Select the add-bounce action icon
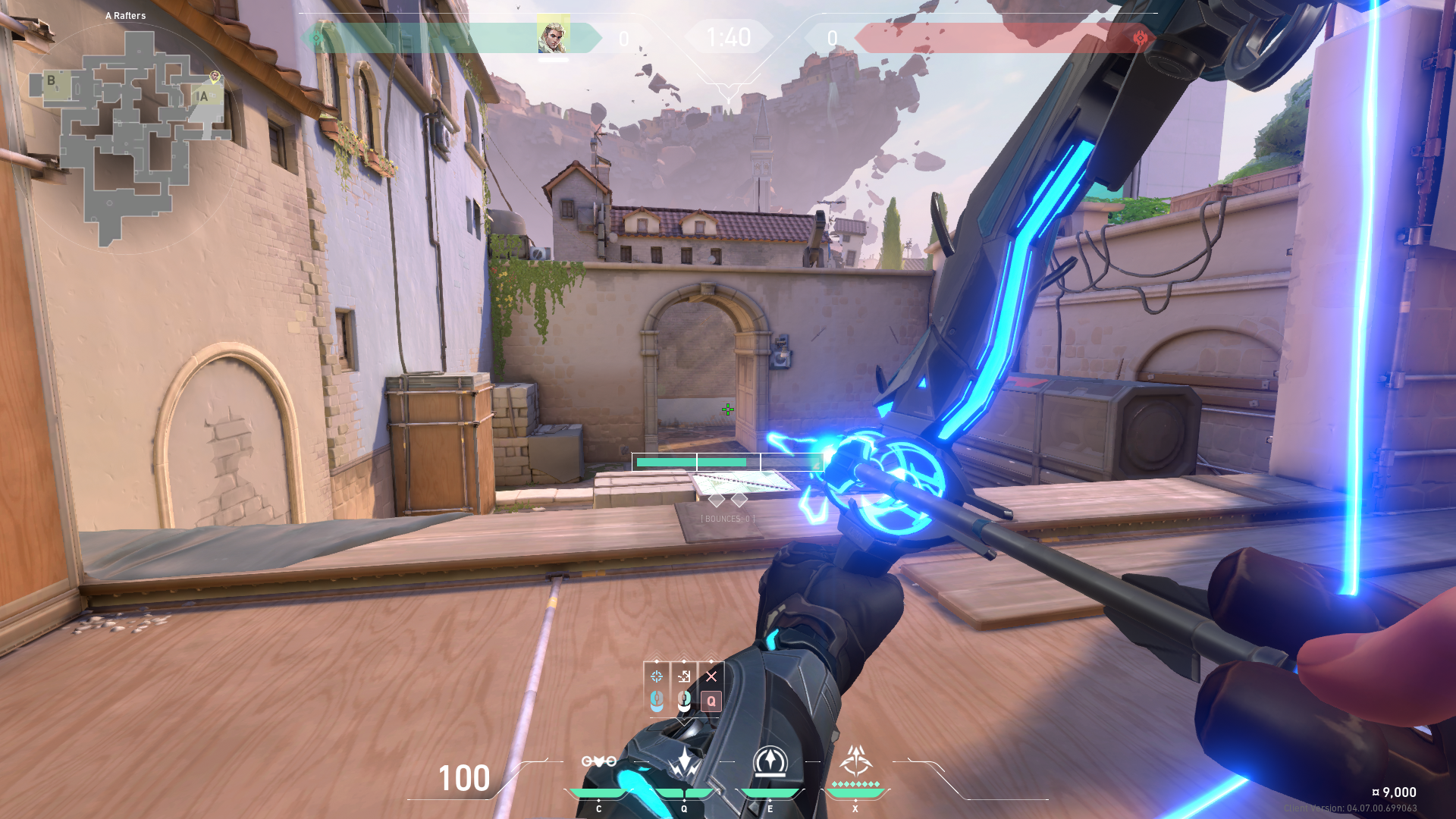The width and height of the screenshot is (1456, 819). click(x=684, y=676)
